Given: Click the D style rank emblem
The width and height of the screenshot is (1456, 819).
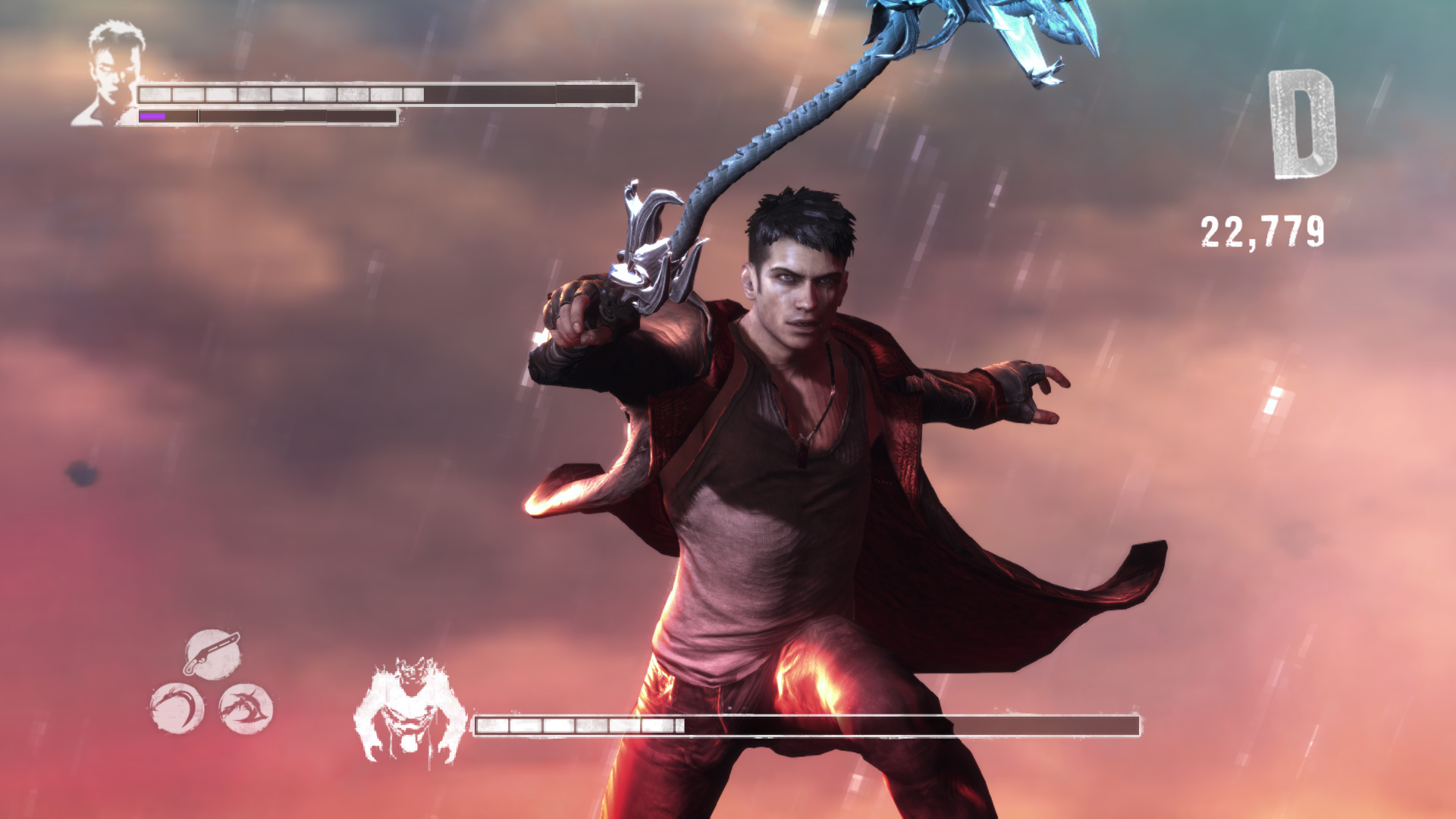Looking at the screenshot, I should click(x=1302, y=125).
